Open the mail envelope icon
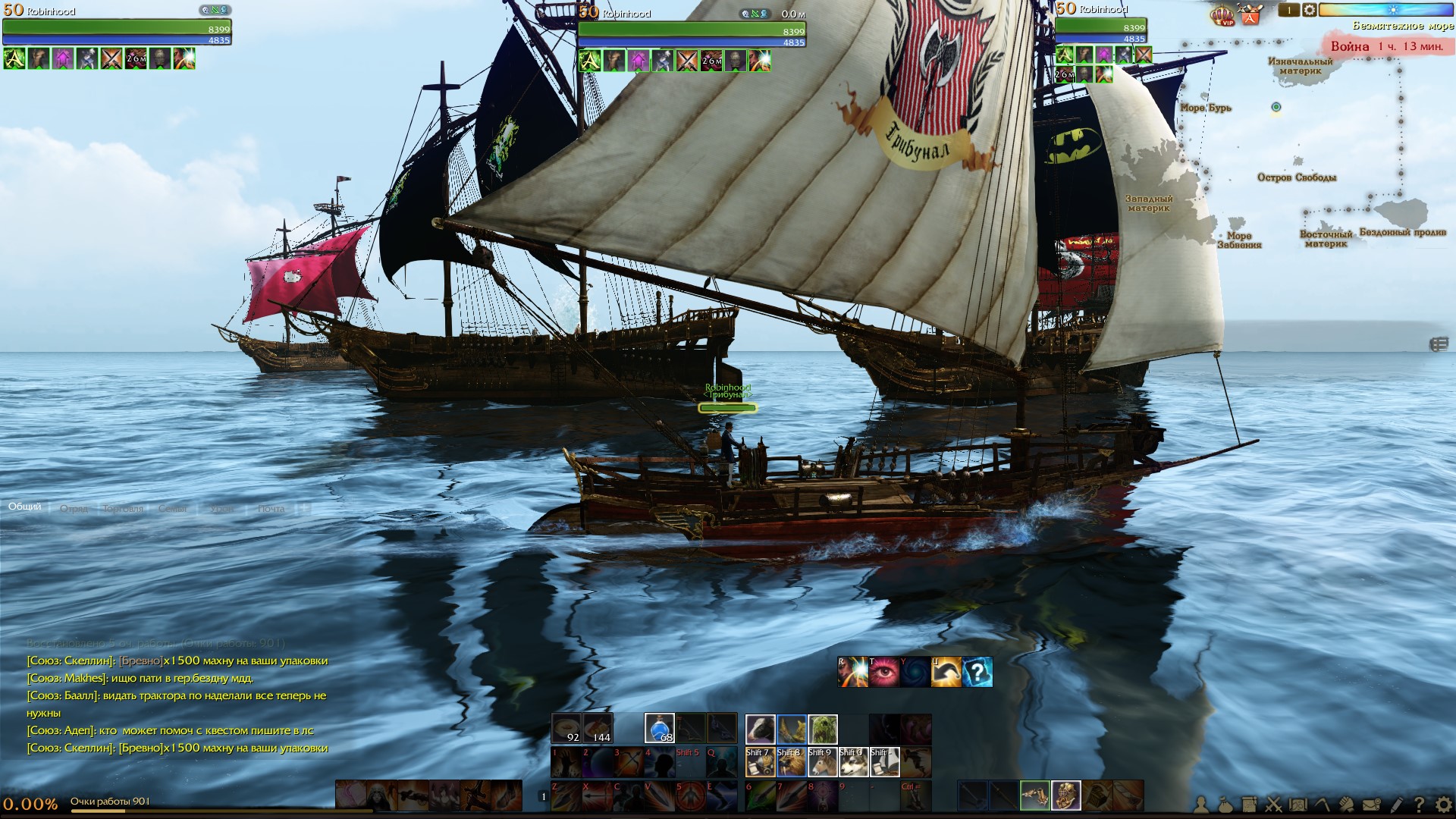The height and width of the screenshot is (819, 1456). [x=1371, y=805]
